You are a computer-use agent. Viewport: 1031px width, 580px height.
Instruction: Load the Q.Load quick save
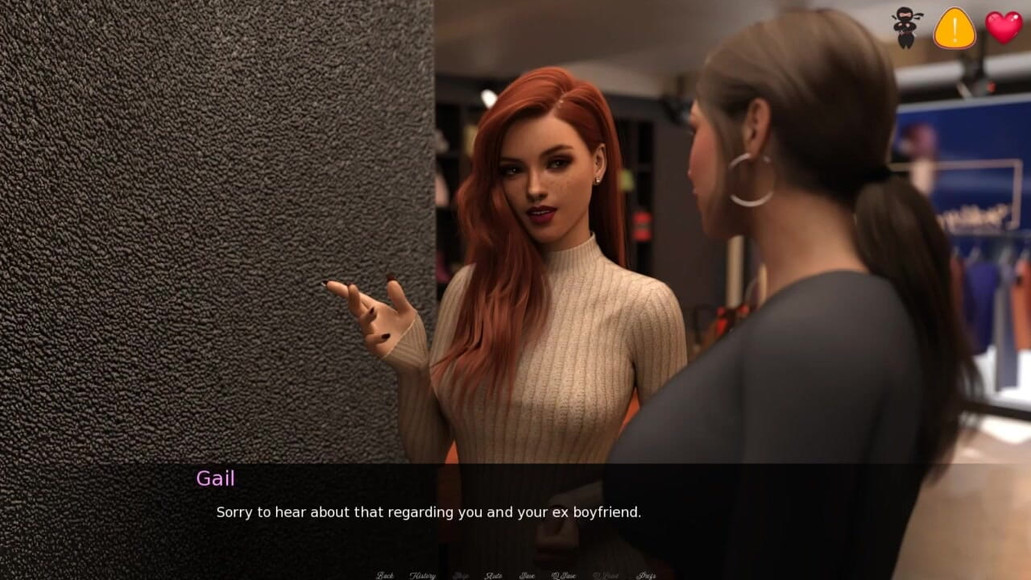tap(605, 575)
